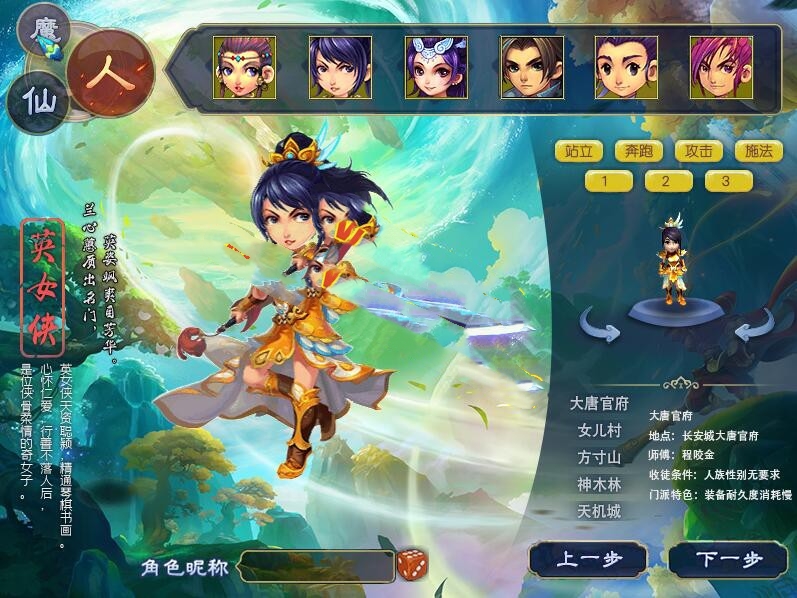This screenshot has width=797, height=598.
Task: Proceed with the 下一步 button
Action: 727,559
